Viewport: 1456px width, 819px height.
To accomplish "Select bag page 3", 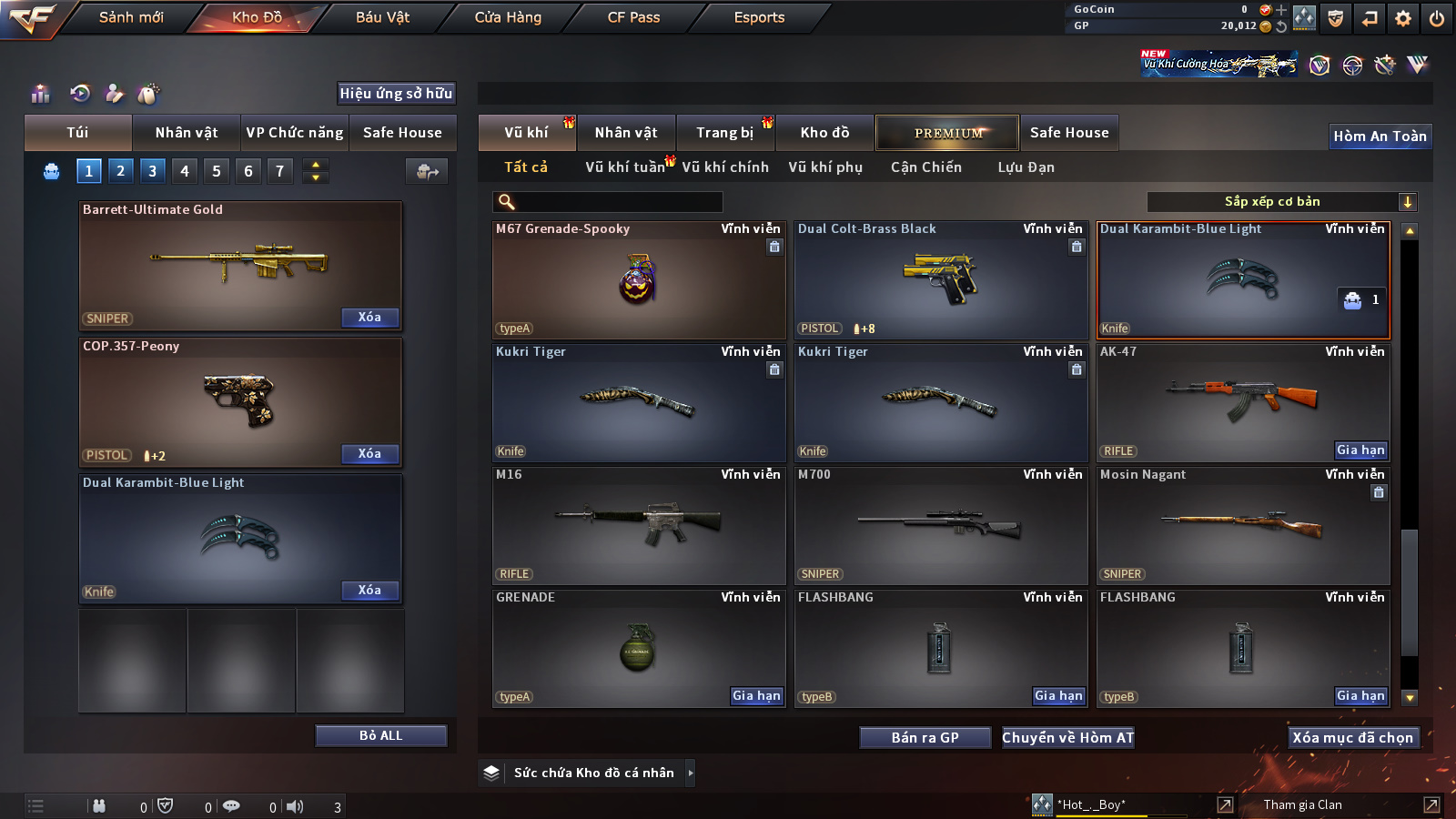I will pyautogui.click(x=152, y=171).
